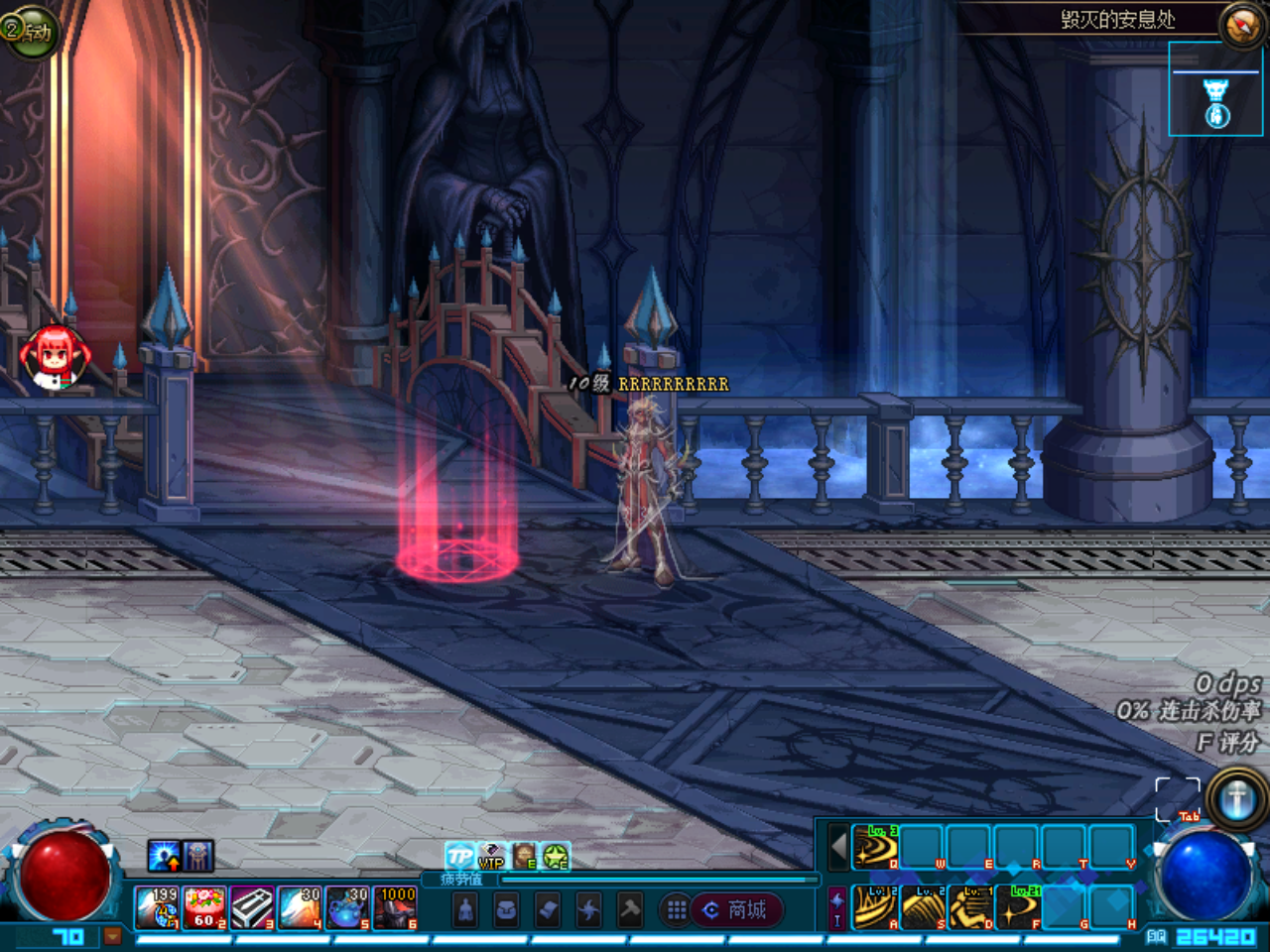Screen dimensions: 1270x952
Task: Click the orange dropdown arrow beside level 70
Action: point(112,935)
